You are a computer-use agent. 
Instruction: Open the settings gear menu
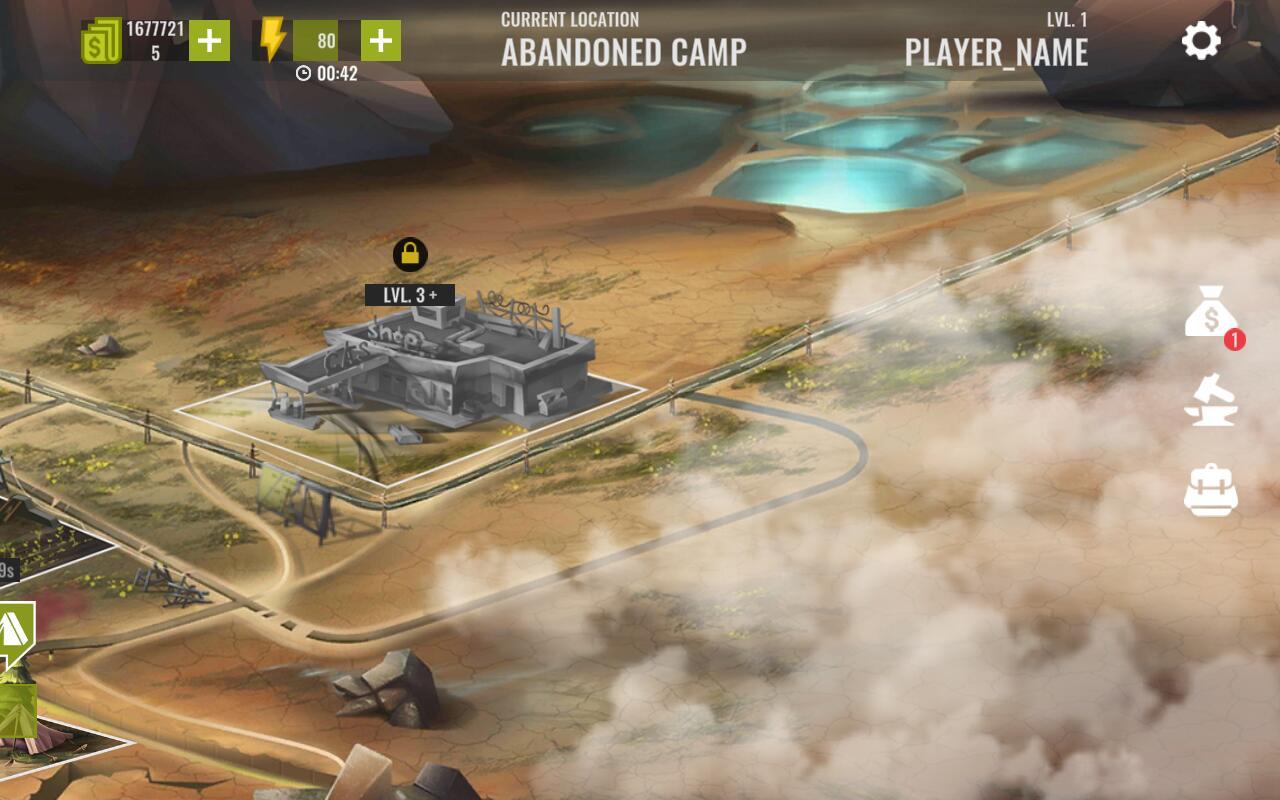(1201, 41)
